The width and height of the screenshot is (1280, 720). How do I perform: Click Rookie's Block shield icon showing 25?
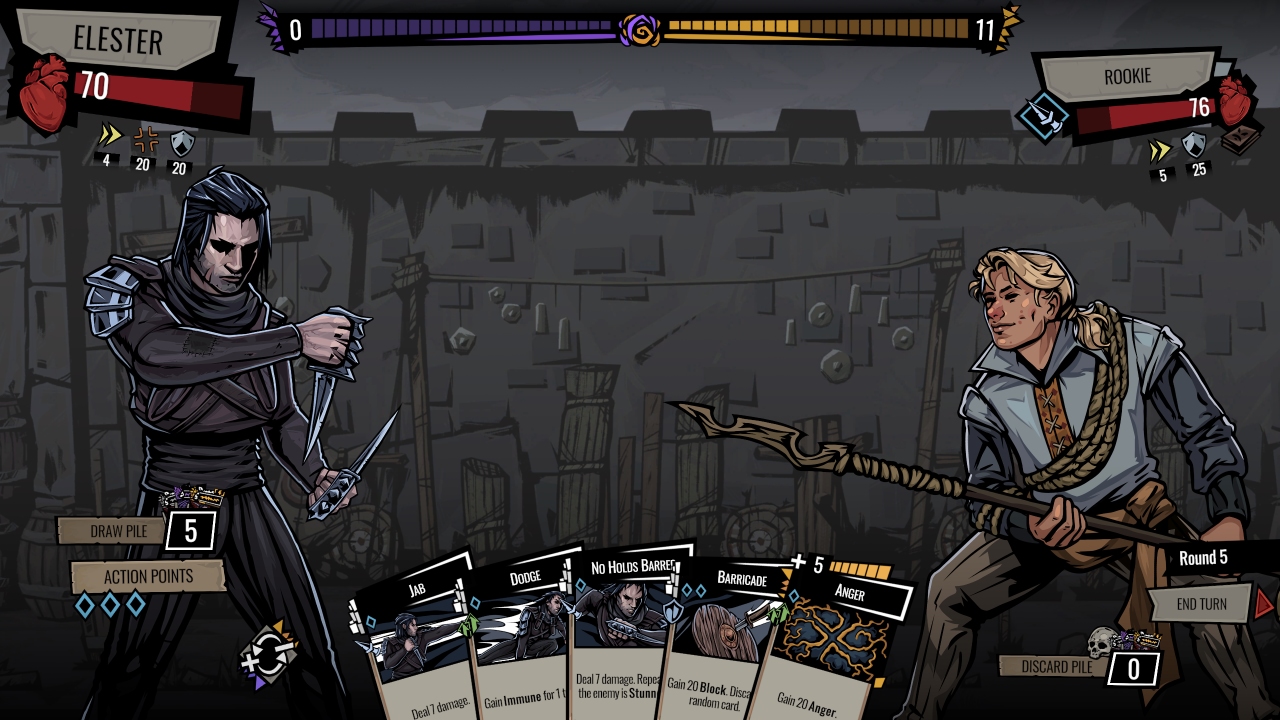coord(1192,145)
